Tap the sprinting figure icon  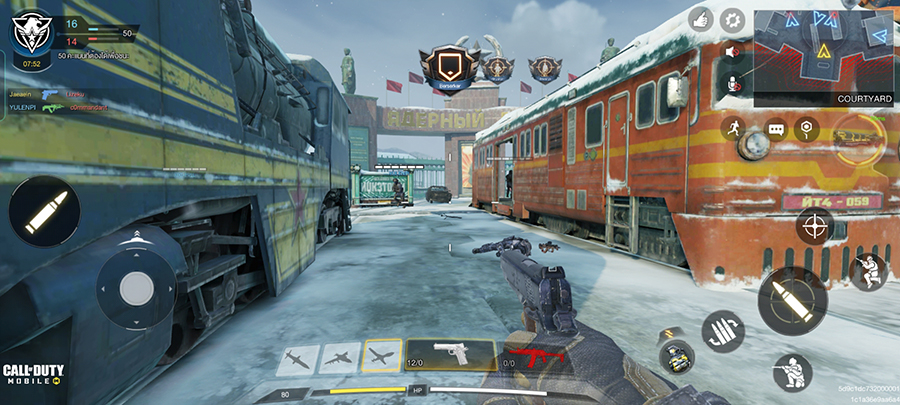734,128
